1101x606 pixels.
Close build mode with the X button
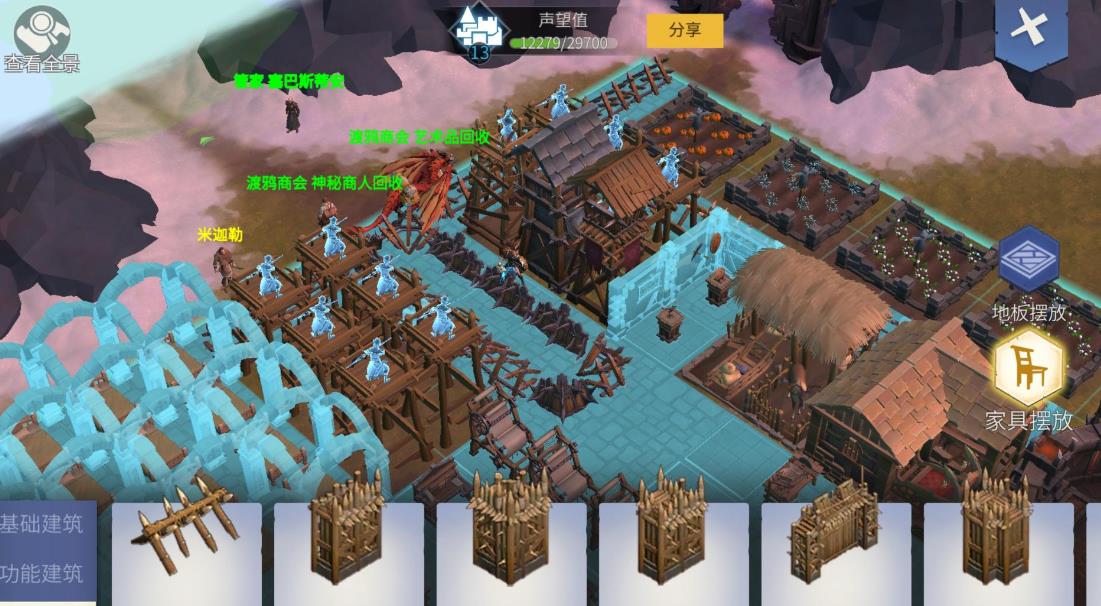[x=1030, y=30]
